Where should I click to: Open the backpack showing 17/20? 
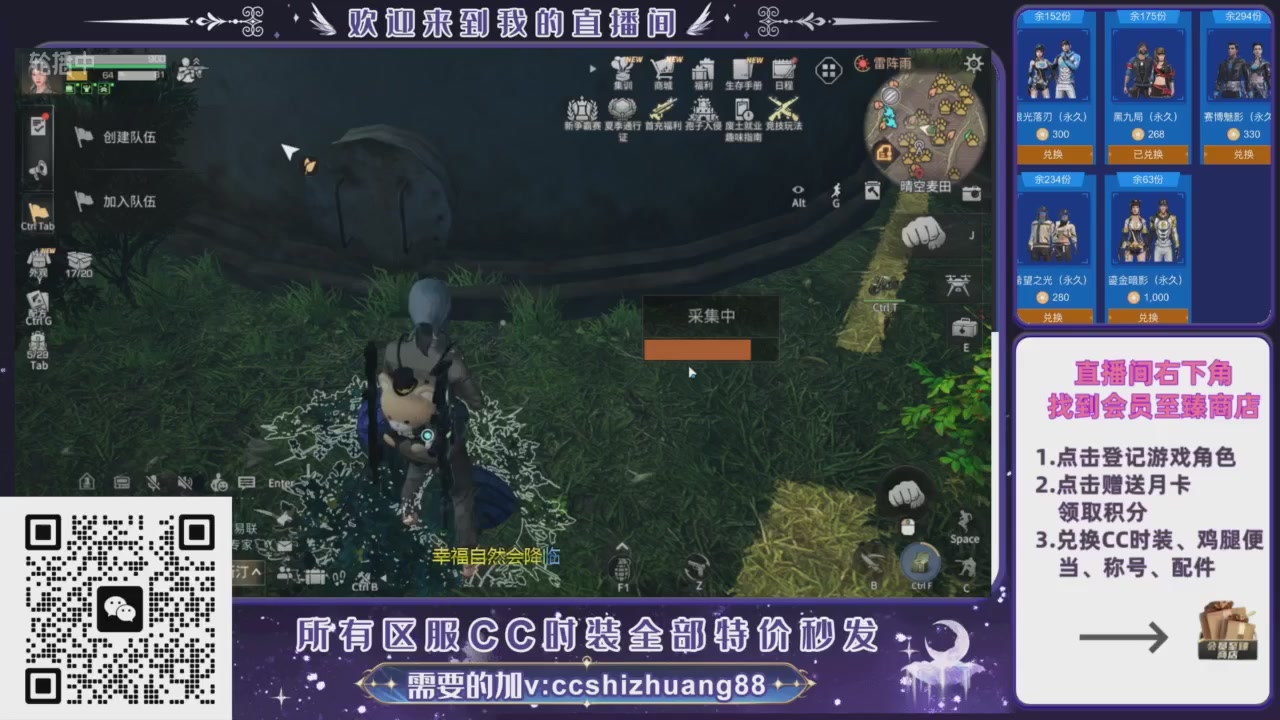coord(82,260)
